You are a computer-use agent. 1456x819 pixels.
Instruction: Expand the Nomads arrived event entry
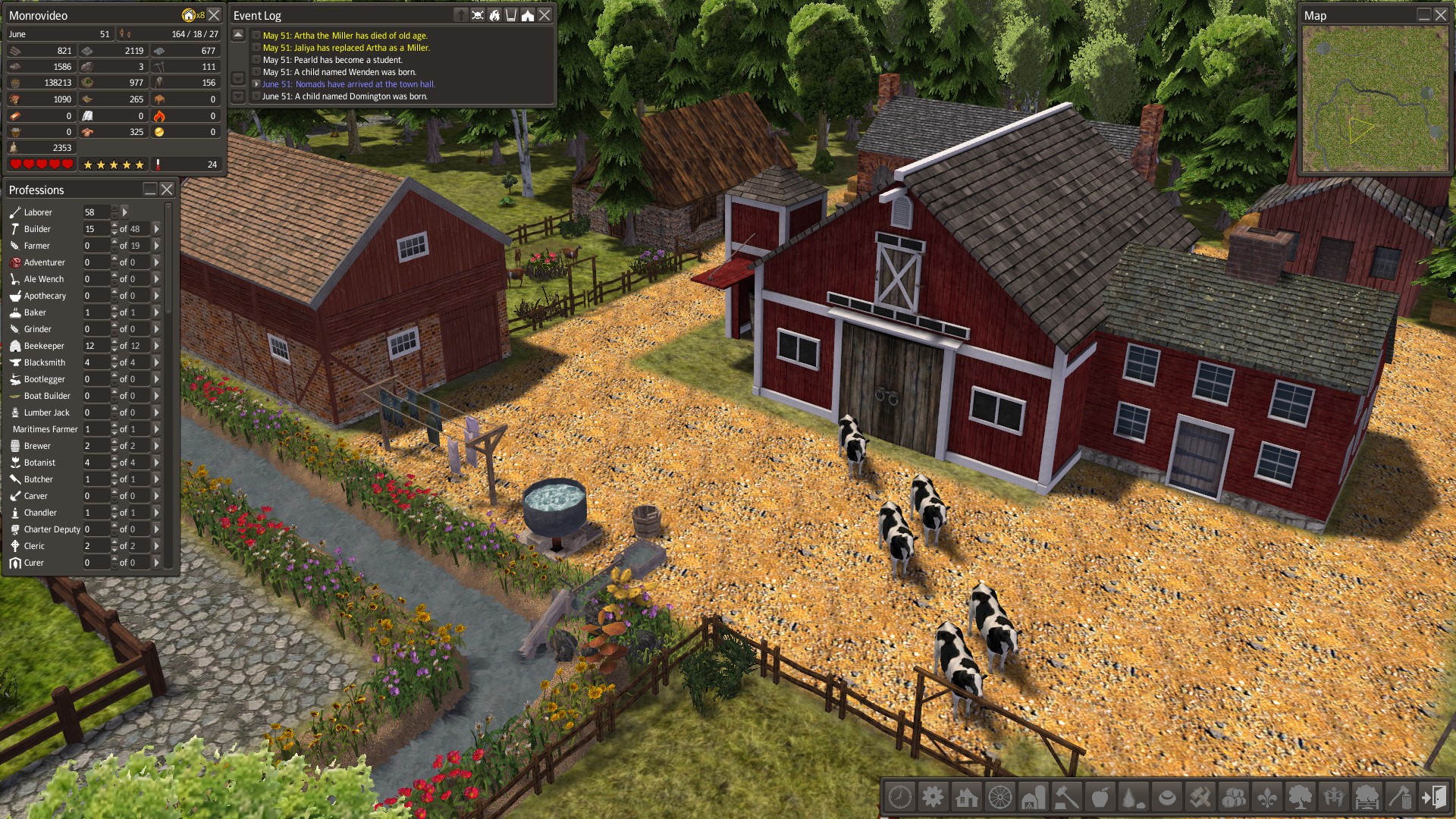click(257, 84)
